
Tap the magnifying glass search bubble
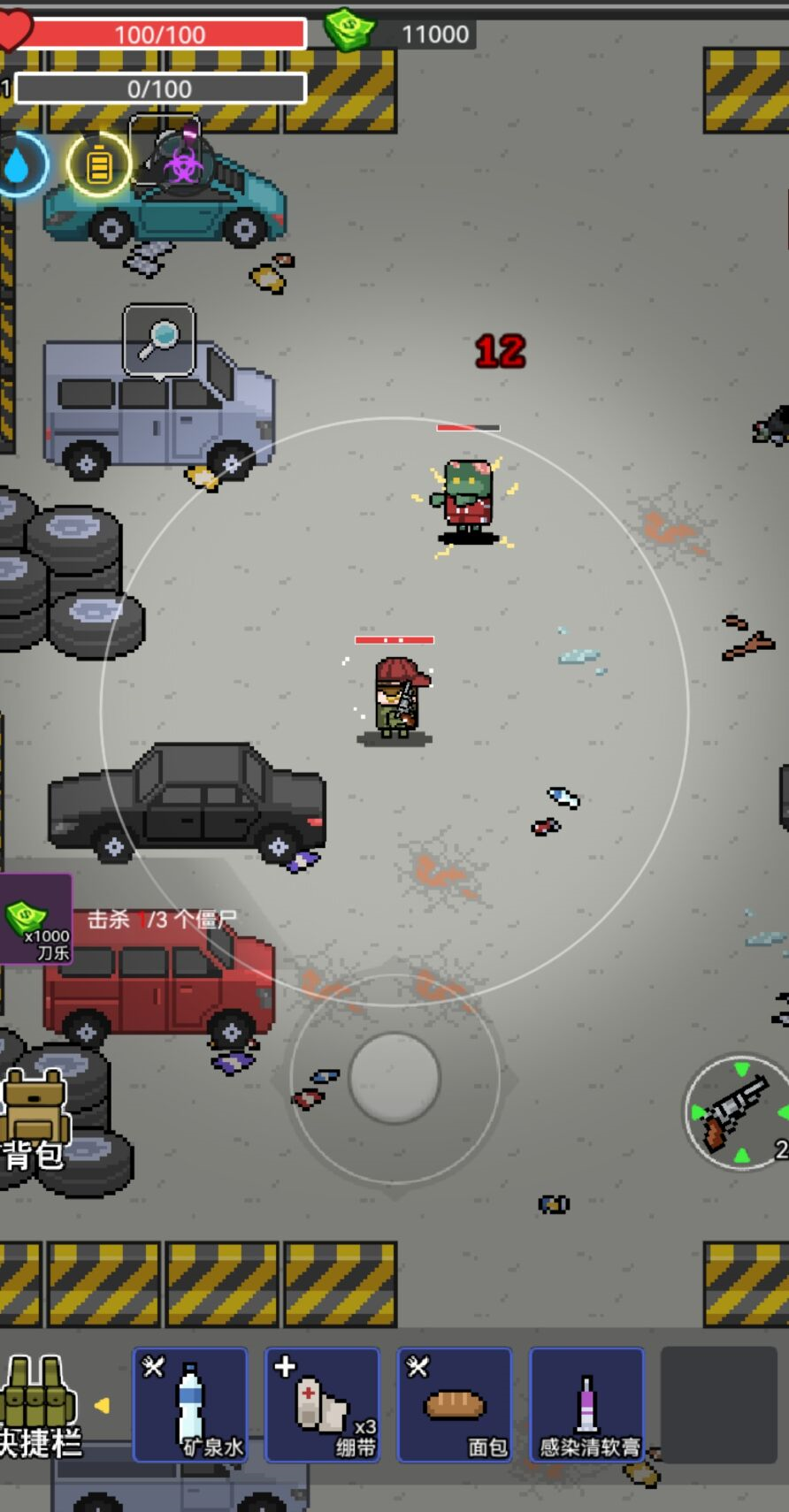pos(159,340)
